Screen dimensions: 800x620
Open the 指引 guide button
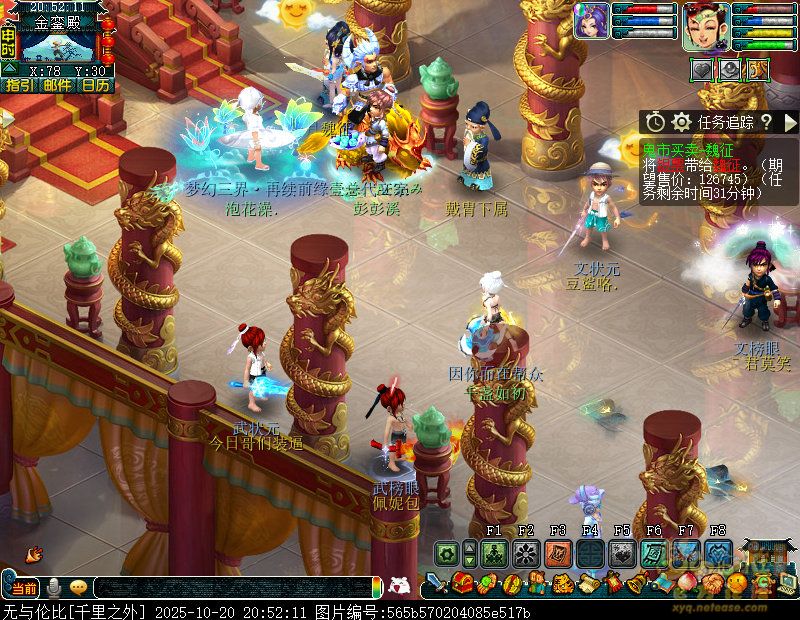coord(20,85)
